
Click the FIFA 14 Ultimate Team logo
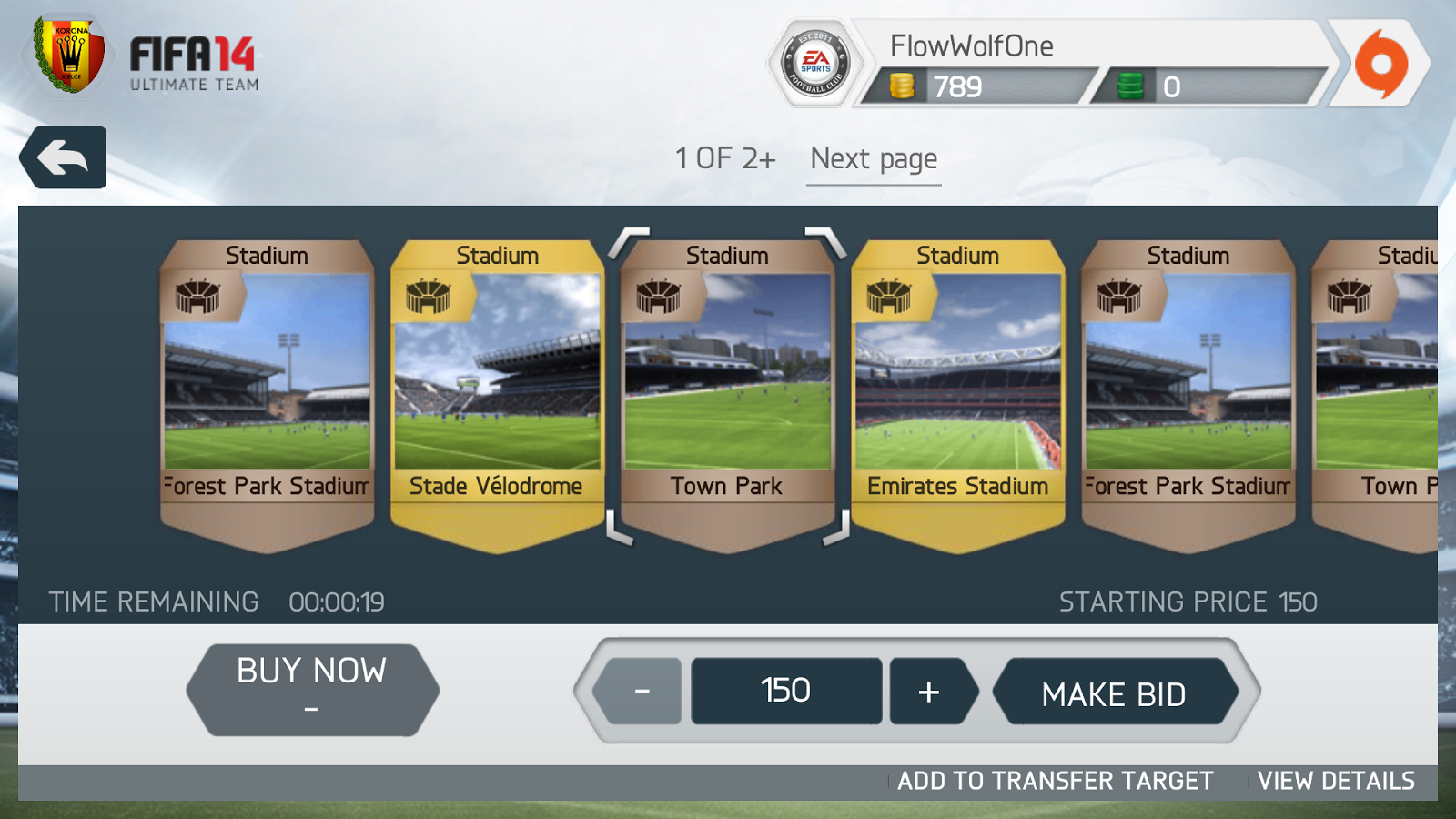coord(194,64)
